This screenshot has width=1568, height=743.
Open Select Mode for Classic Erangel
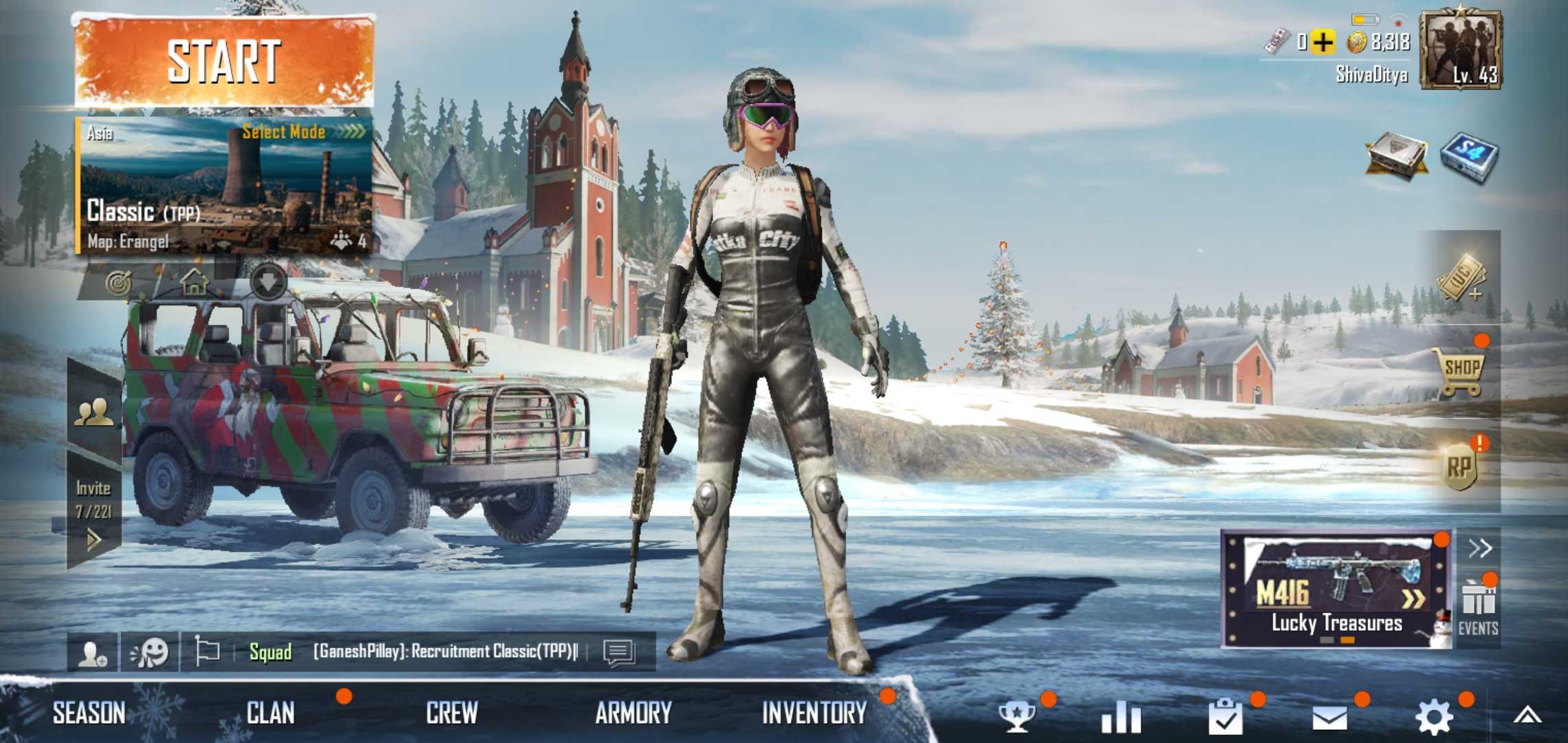[x=303, y=131]
